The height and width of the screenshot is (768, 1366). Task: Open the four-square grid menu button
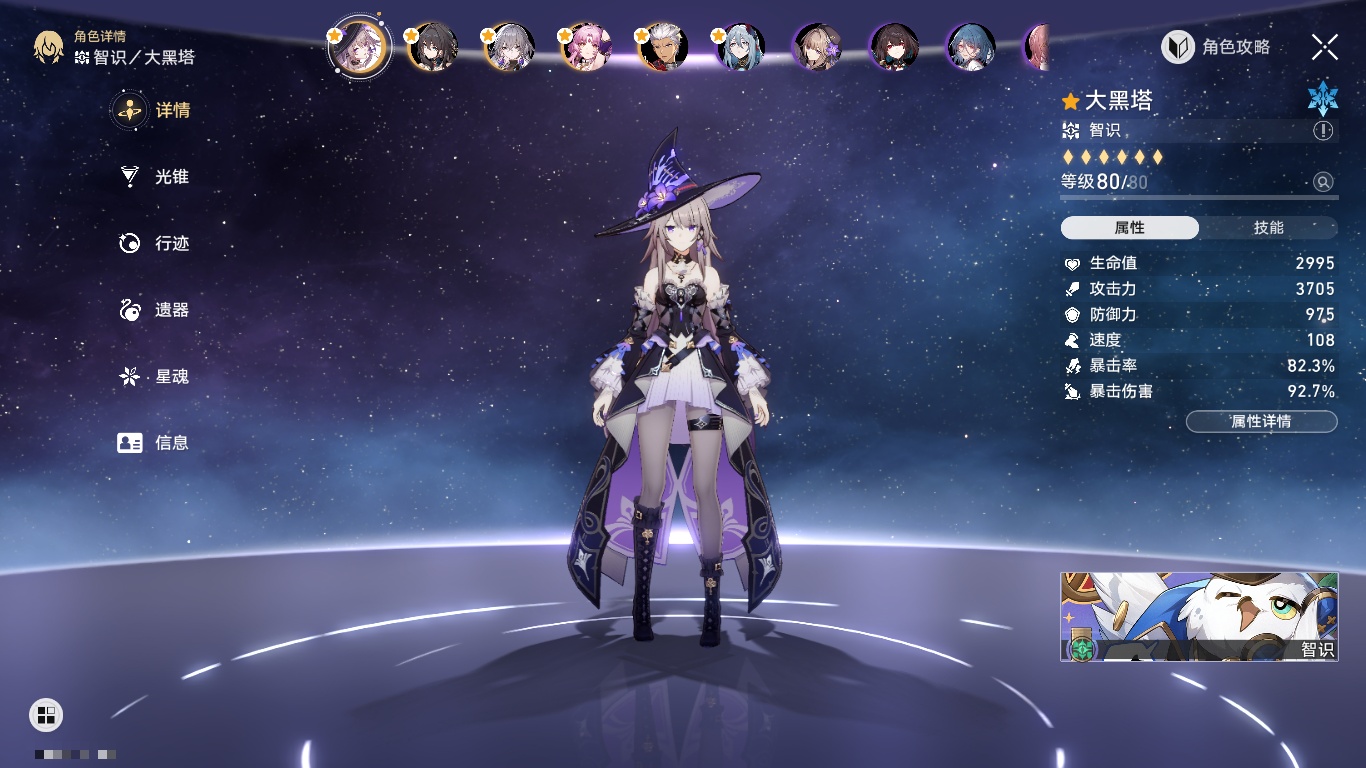(x=46, y=714)
